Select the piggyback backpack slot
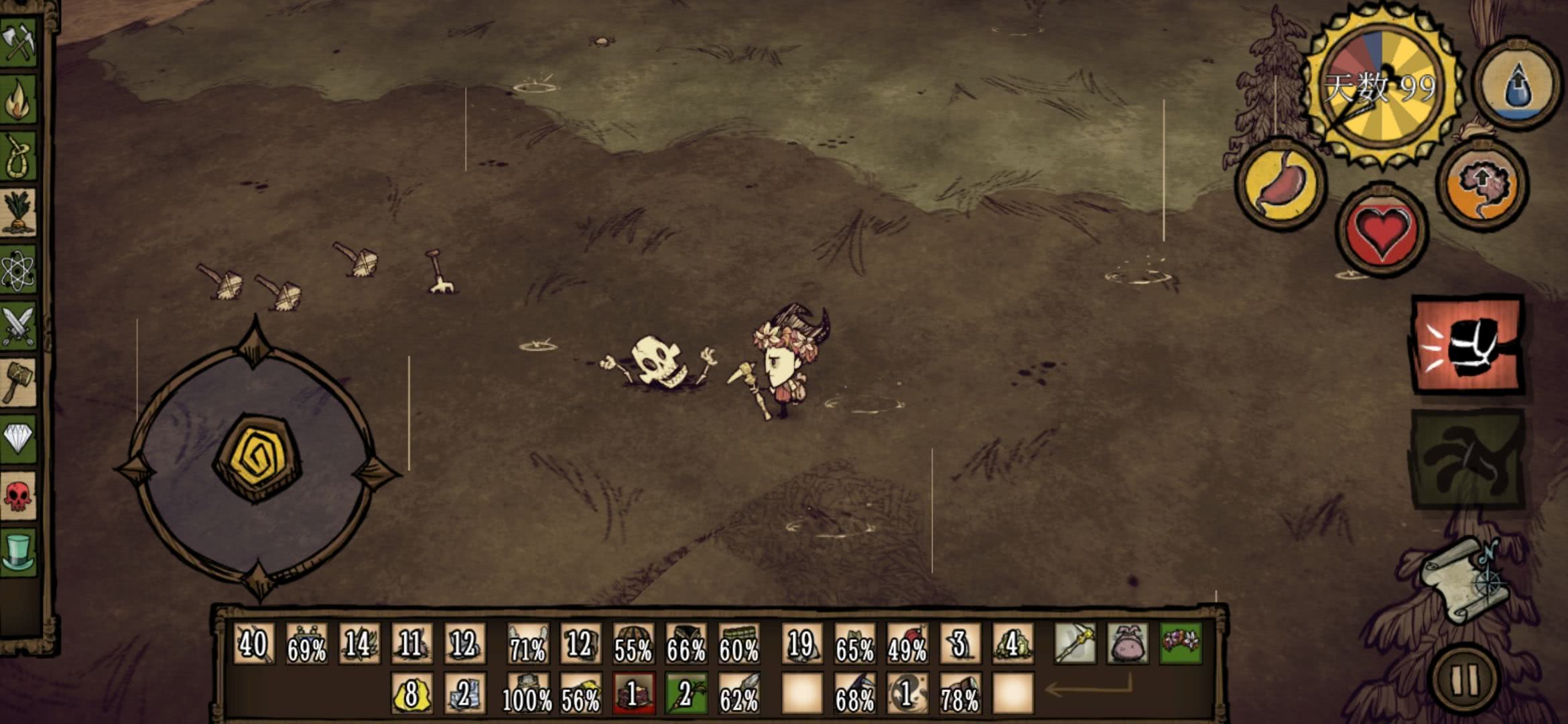This screenshot has width=1568, height=724. [x=1128, y=644]
